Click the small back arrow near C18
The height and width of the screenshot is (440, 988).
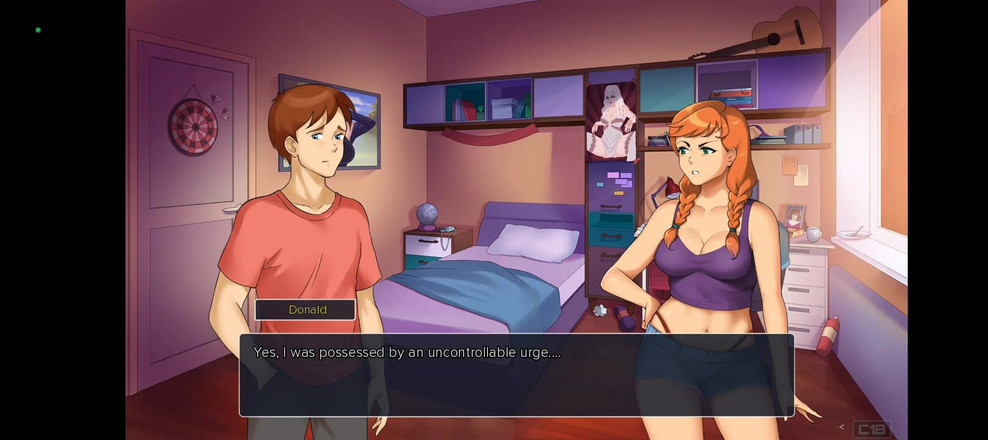(x=841, y=428)
